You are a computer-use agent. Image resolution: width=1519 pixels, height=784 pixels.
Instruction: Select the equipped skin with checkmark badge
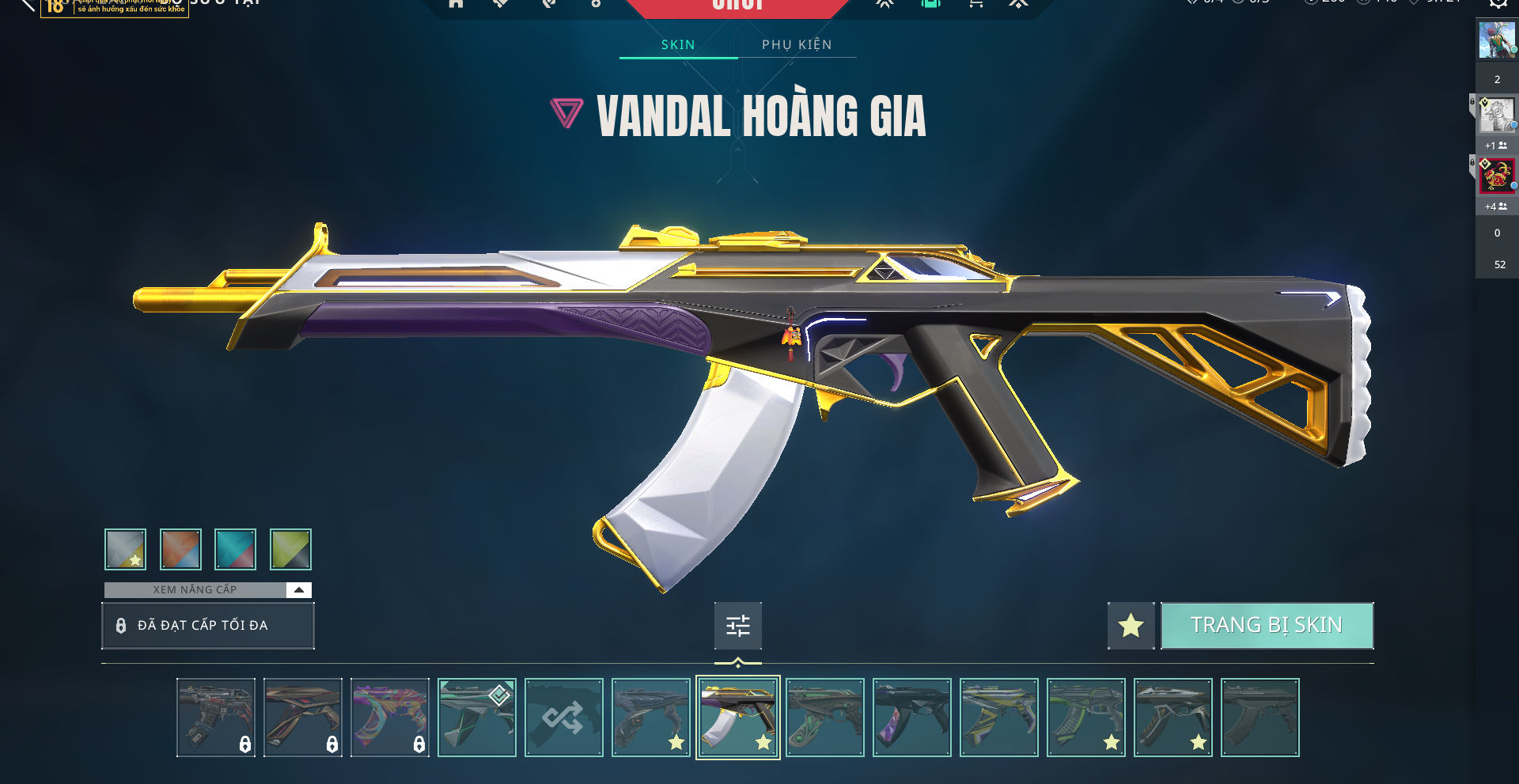click(x=476, y=718)
